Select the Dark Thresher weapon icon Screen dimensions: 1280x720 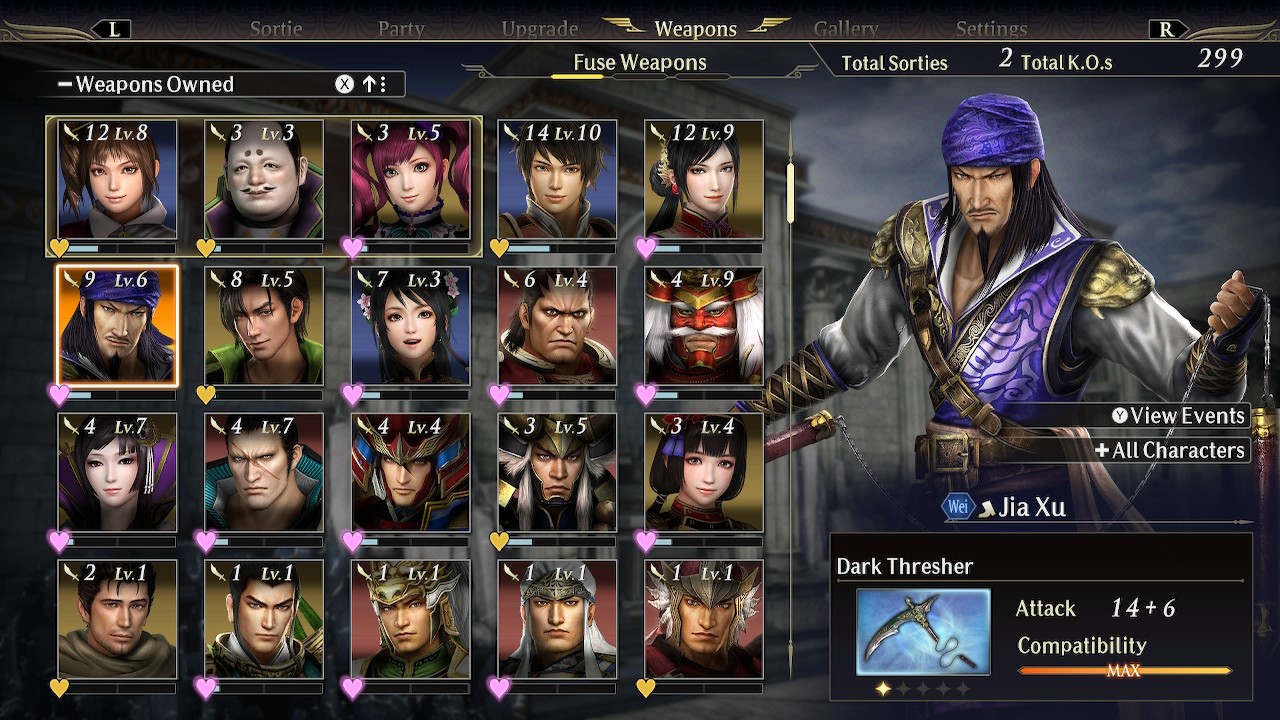coord(923,631)
